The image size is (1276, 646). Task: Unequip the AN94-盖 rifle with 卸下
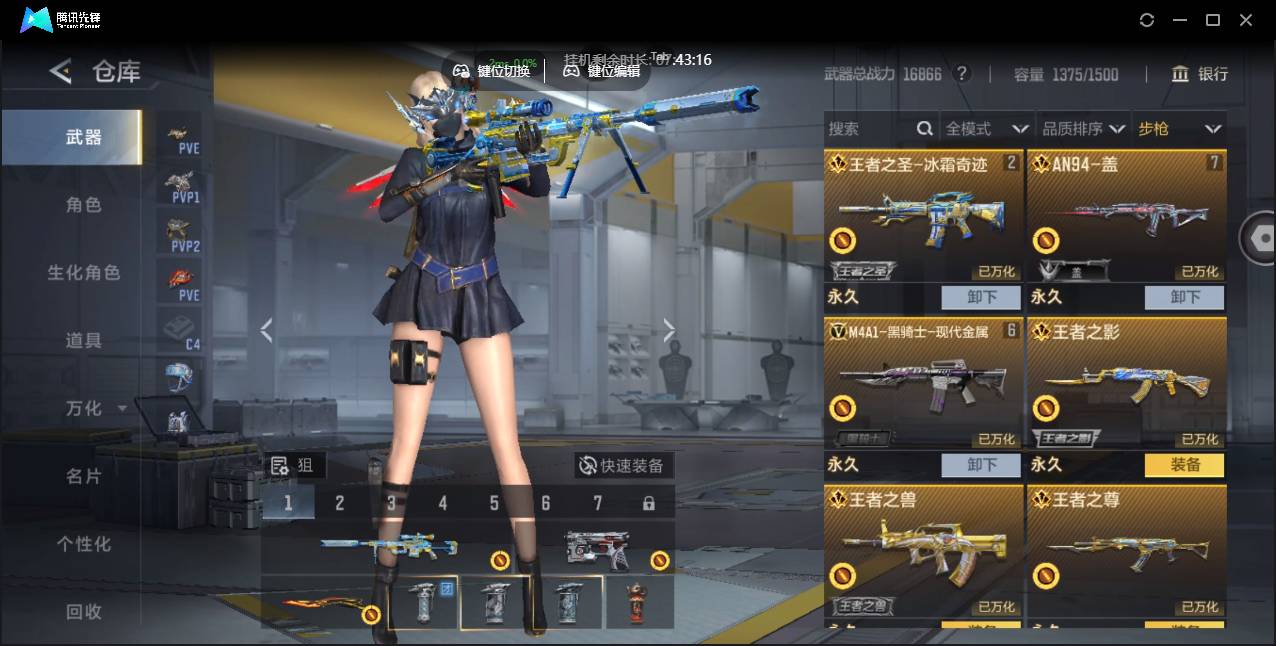tap(1185, 297)
